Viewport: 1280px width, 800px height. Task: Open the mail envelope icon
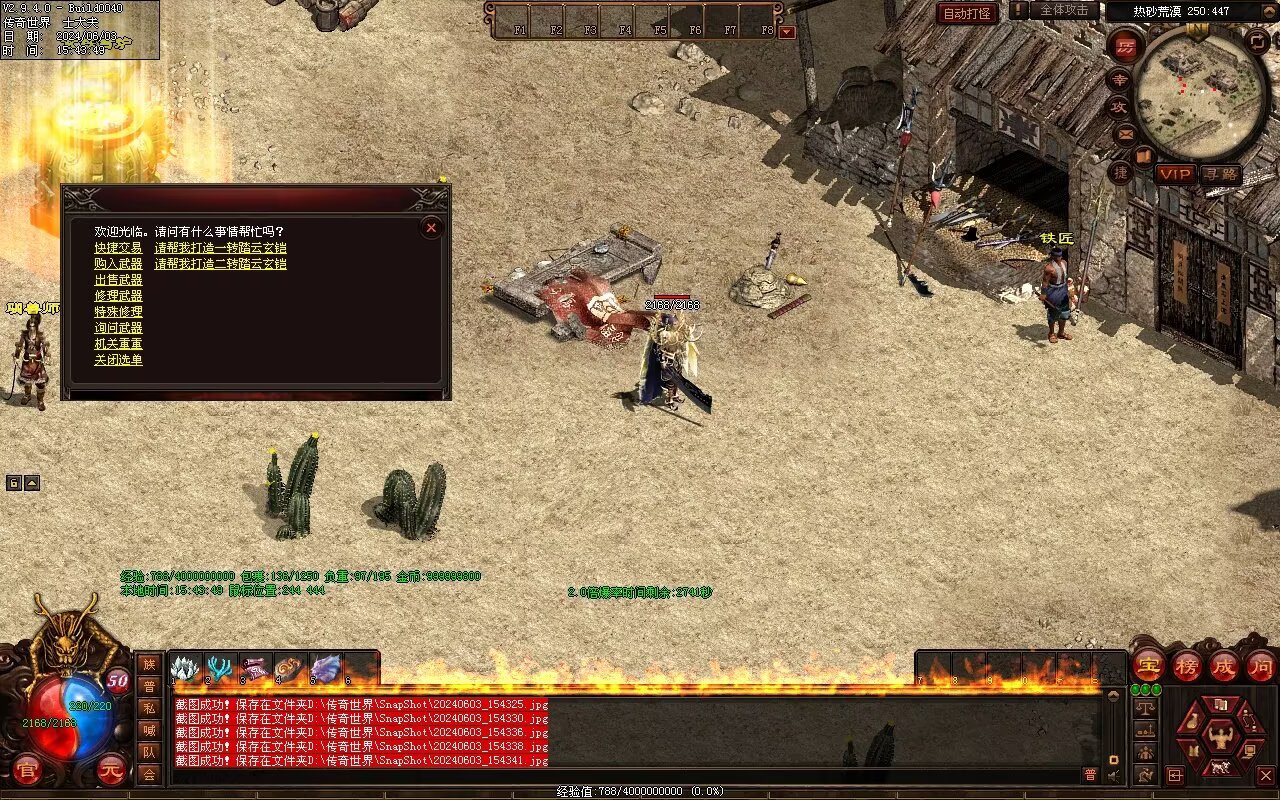pyautogui.click(x=1125, y=133)
